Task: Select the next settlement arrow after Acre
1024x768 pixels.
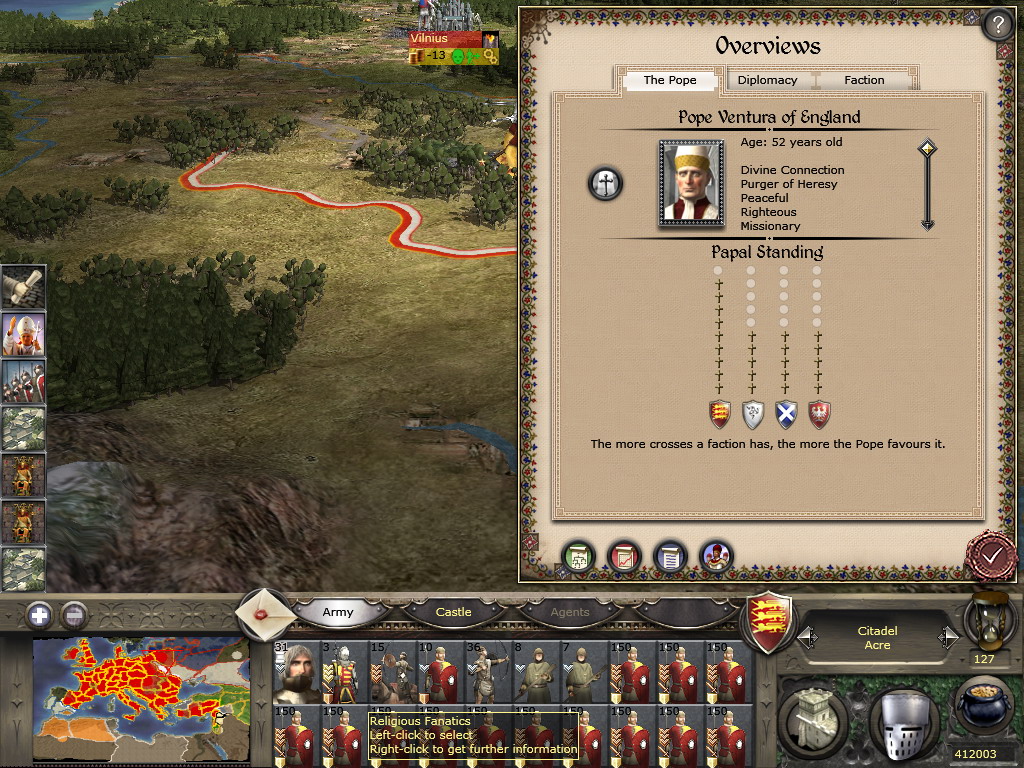Action: tap(948, 637)
